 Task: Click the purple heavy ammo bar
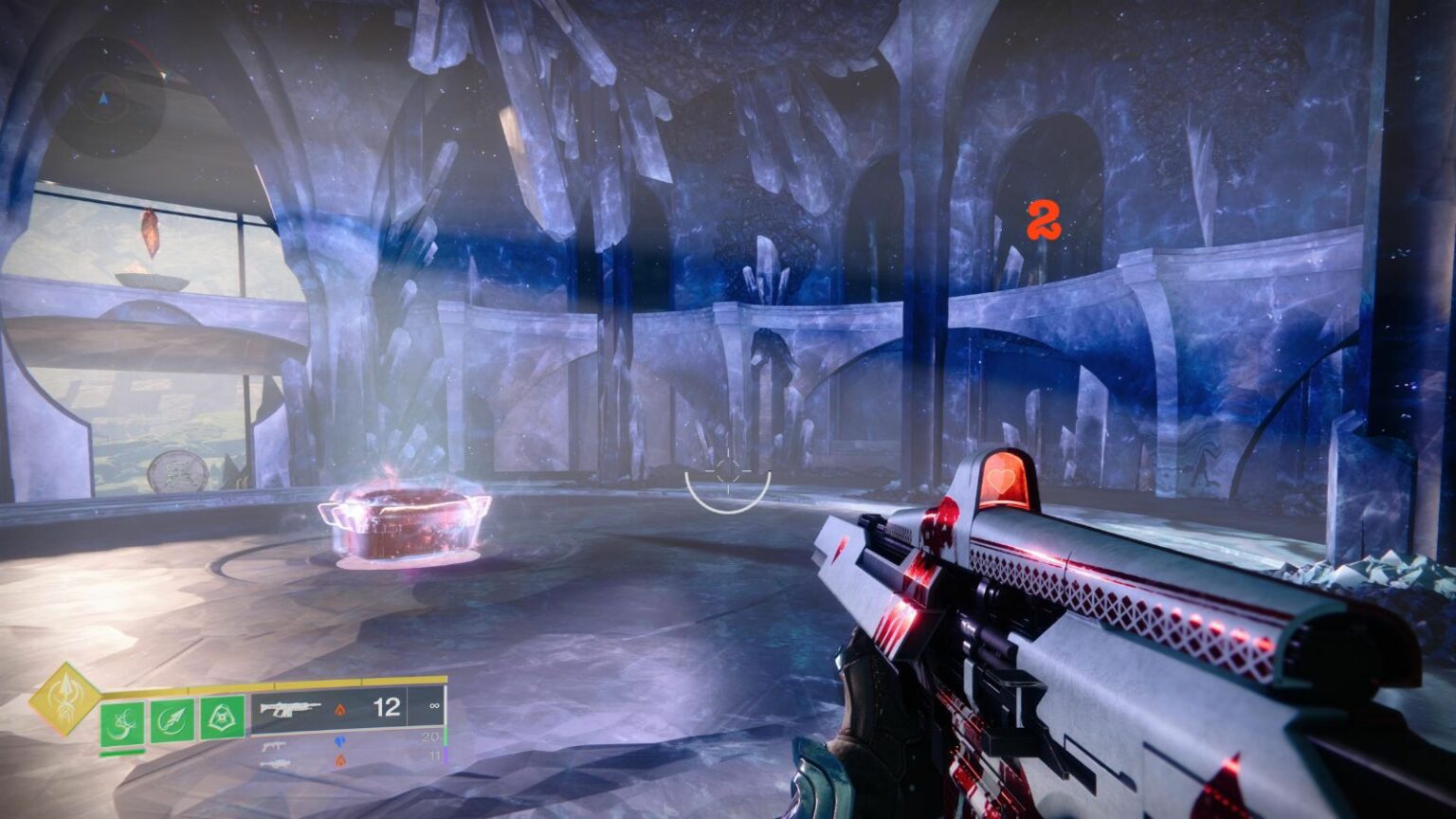(x=445, y=755)
